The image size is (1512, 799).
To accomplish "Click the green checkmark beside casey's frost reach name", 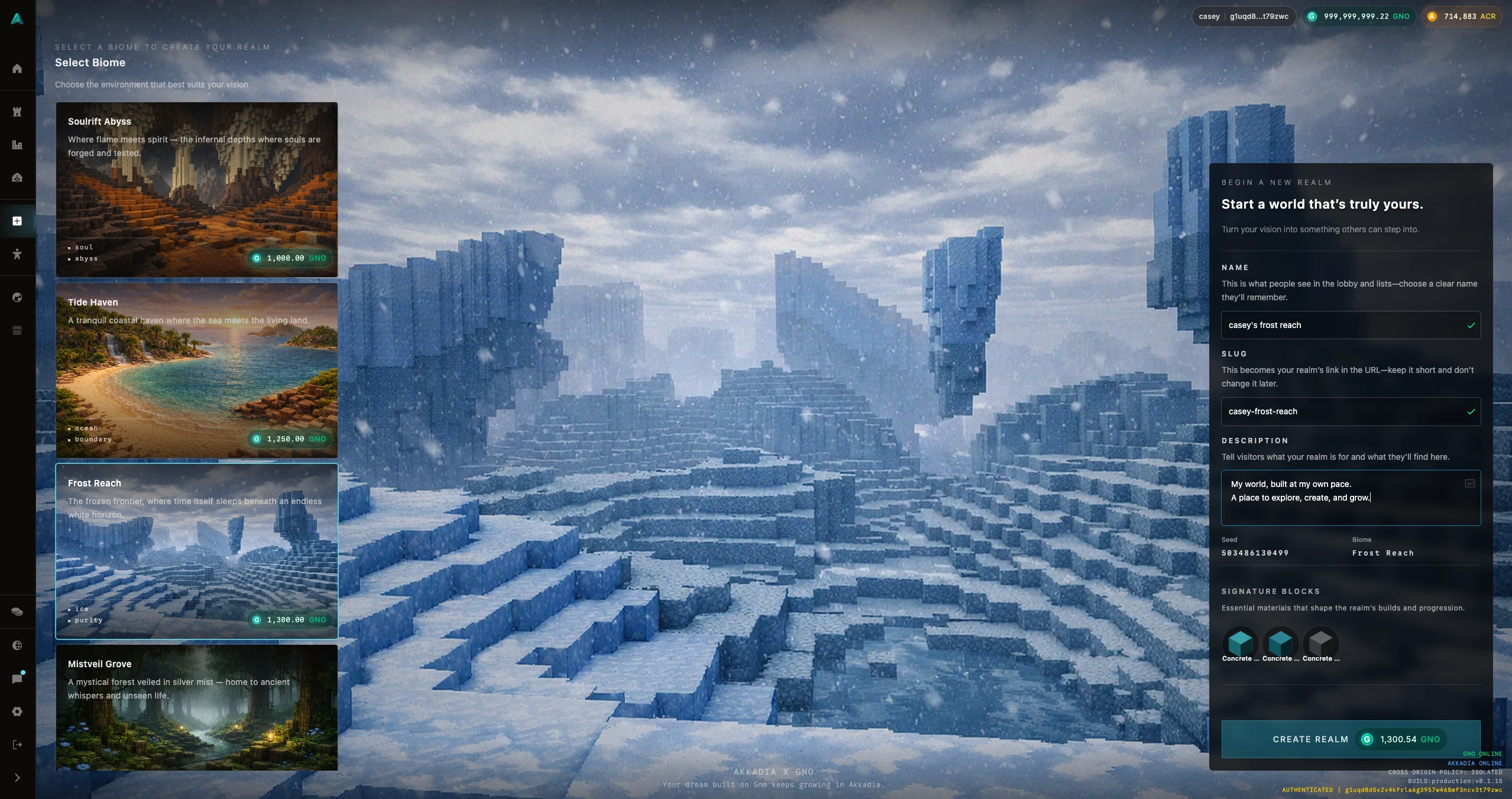I will pos(1471,325).
